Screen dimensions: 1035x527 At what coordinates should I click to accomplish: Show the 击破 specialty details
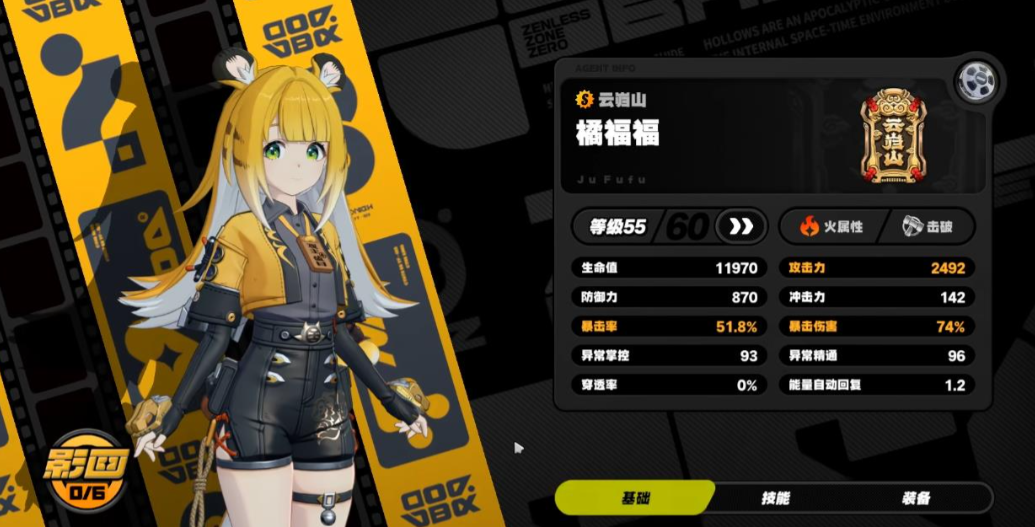[x=926, y=226]
